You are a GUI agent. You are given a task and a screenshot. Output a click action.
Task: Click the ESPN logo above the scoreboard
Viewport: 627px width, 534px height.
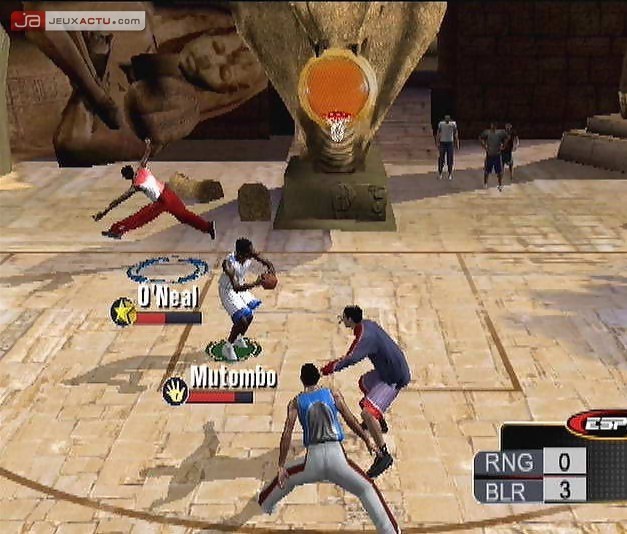tap(598, 425)
